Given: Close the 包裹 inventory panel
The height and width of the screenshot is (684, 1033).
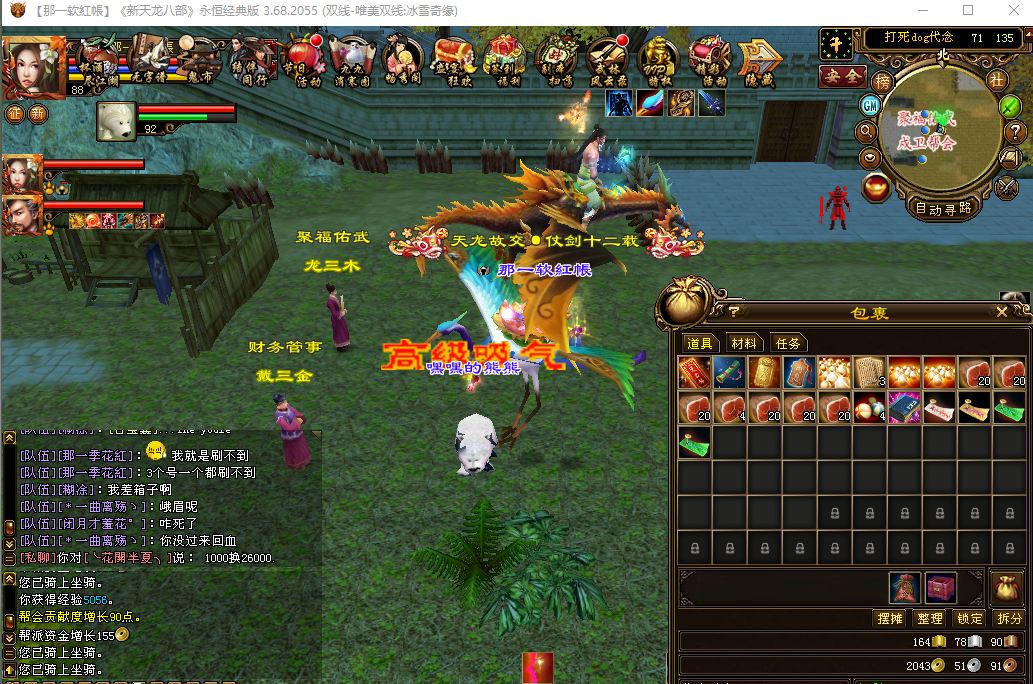Looking at the screenshot, I should point(1002,312).
